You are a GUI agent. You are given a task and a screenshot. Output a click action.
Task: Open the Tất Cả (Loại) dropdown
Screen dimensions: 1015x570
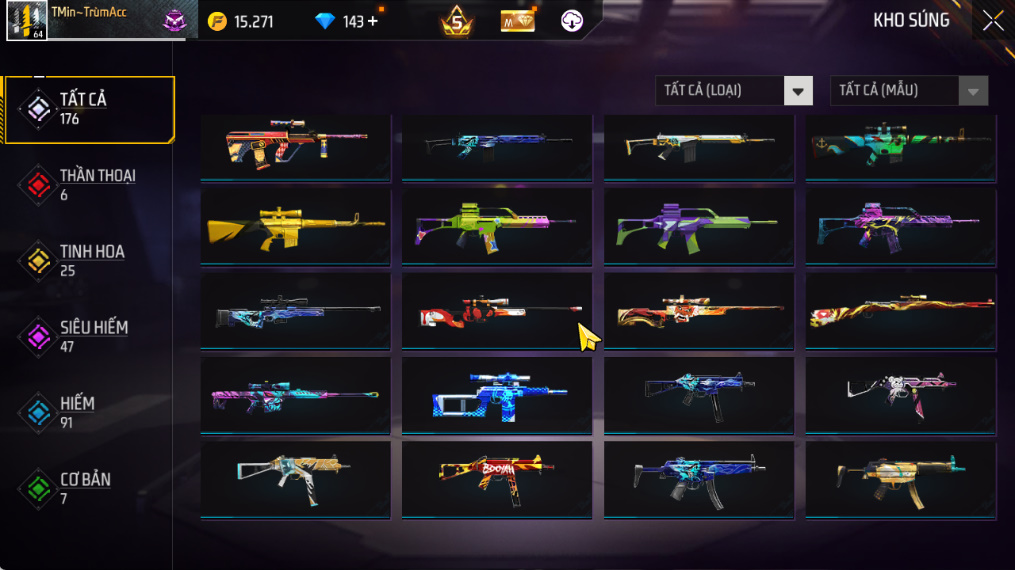click(733, 91)
